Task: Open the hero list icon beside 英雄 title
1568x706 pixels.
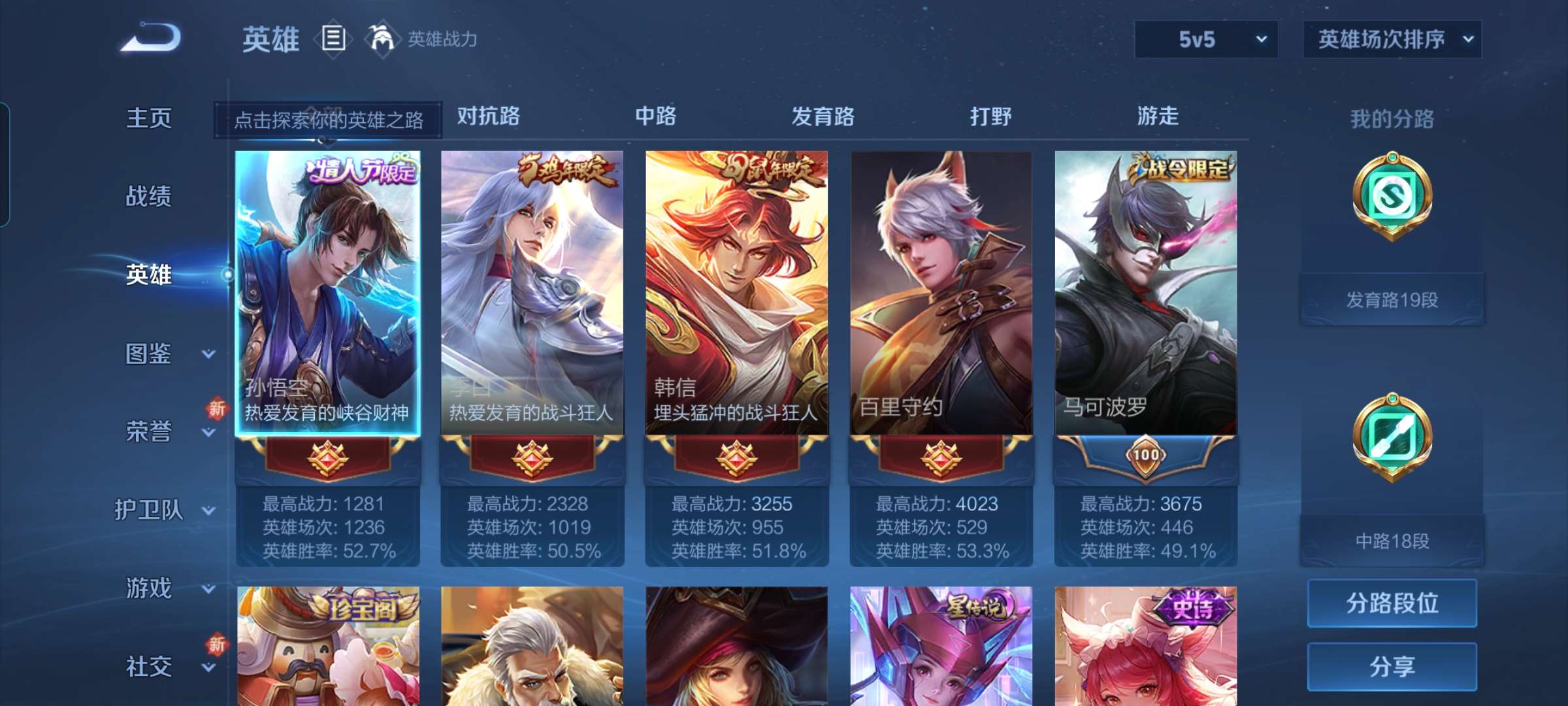Action: (333, 39)
